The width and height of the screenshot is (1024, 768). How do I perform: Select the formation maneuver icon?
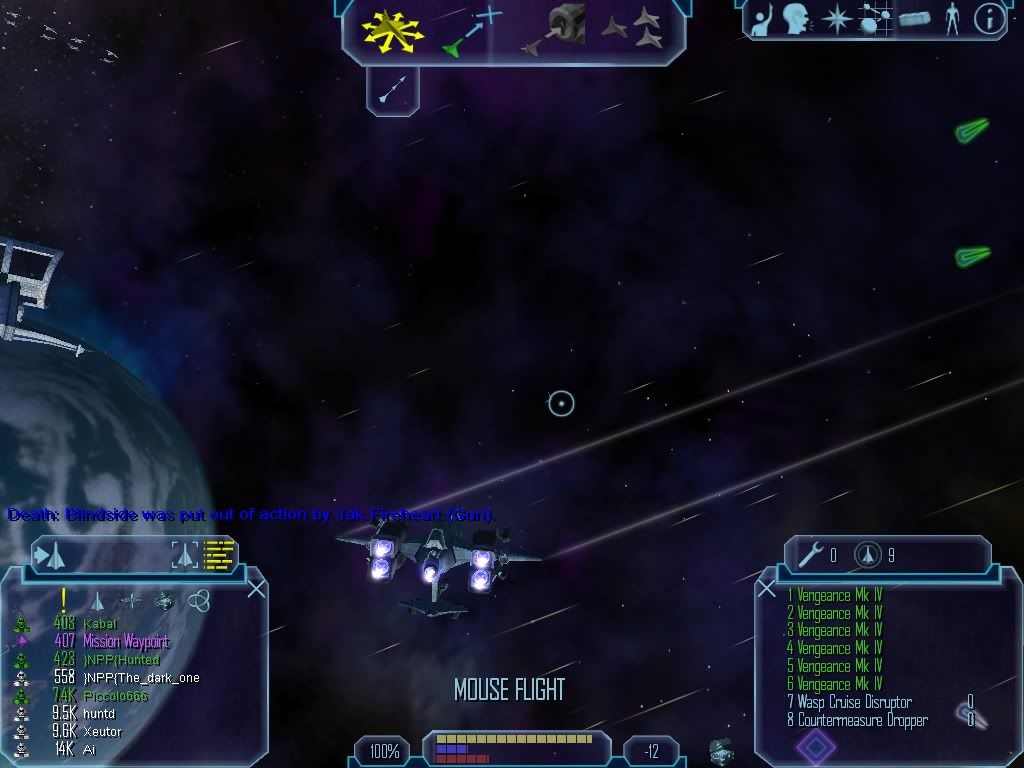click(x=635, y=30)
